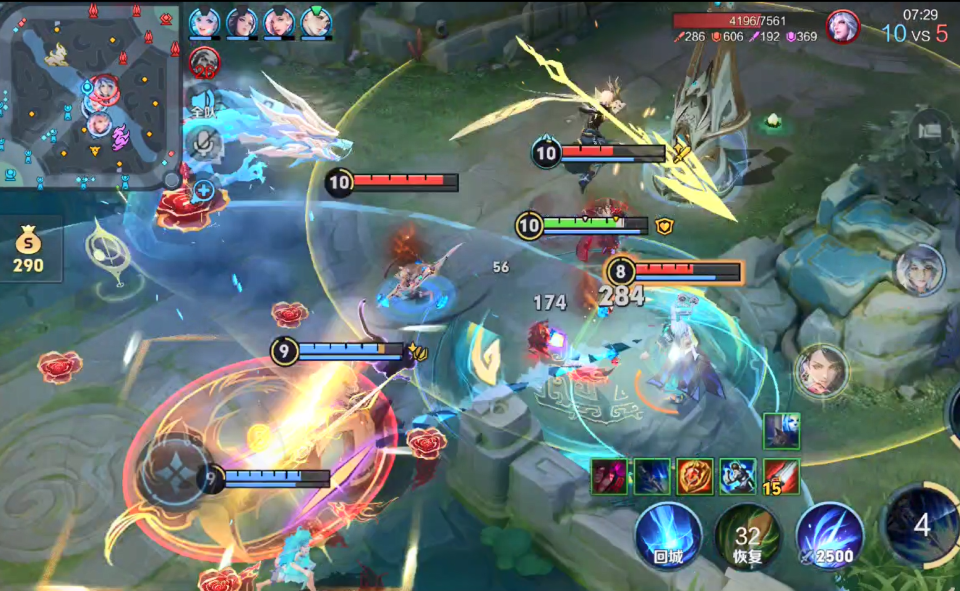Tap the blue plus button below the minimap
The height and width of the screenshot is (591, 960).
pos(203,189)
